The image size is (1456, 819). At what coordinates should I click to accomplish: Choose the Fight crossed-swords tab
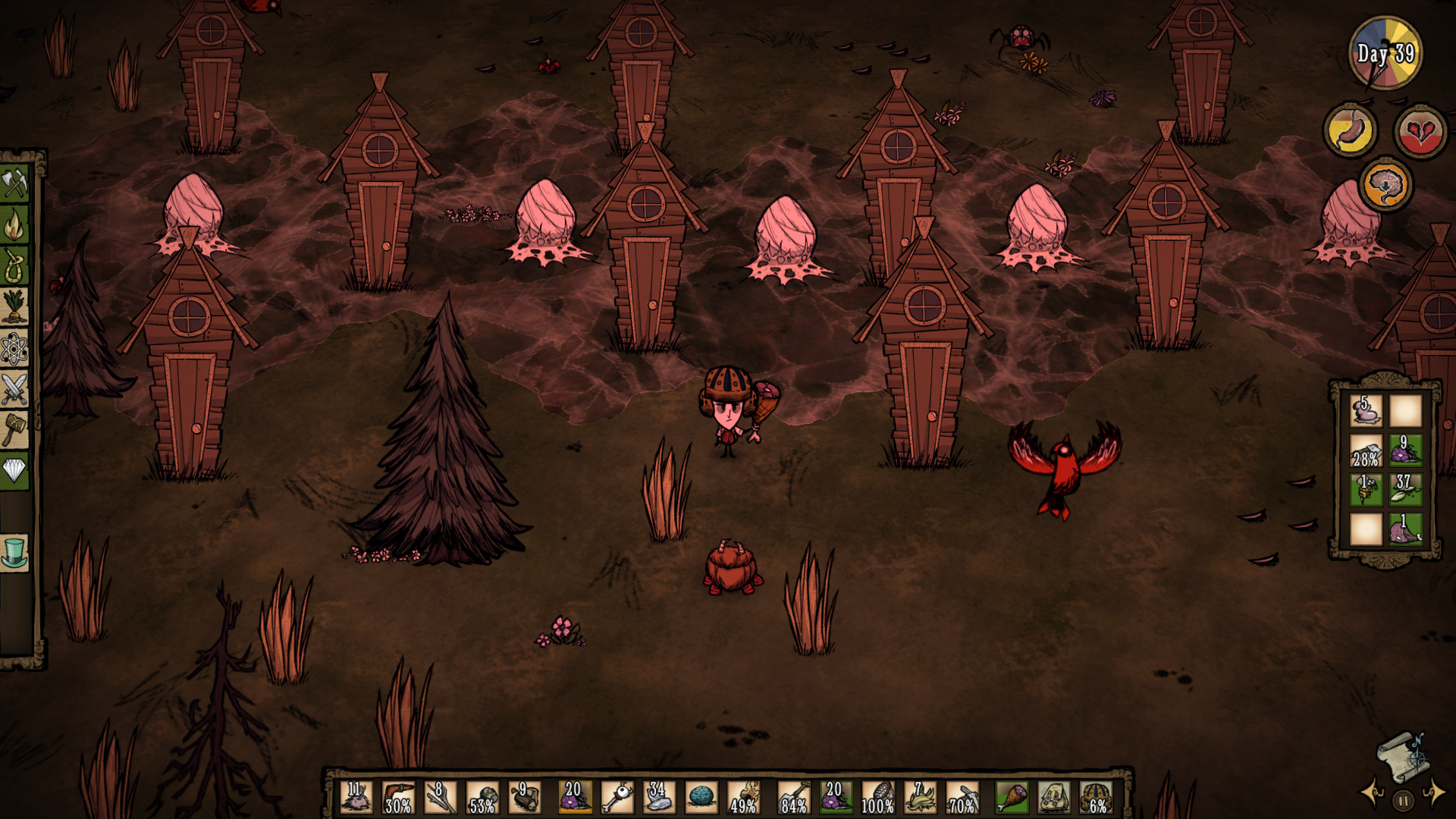[x=14, y=389]
